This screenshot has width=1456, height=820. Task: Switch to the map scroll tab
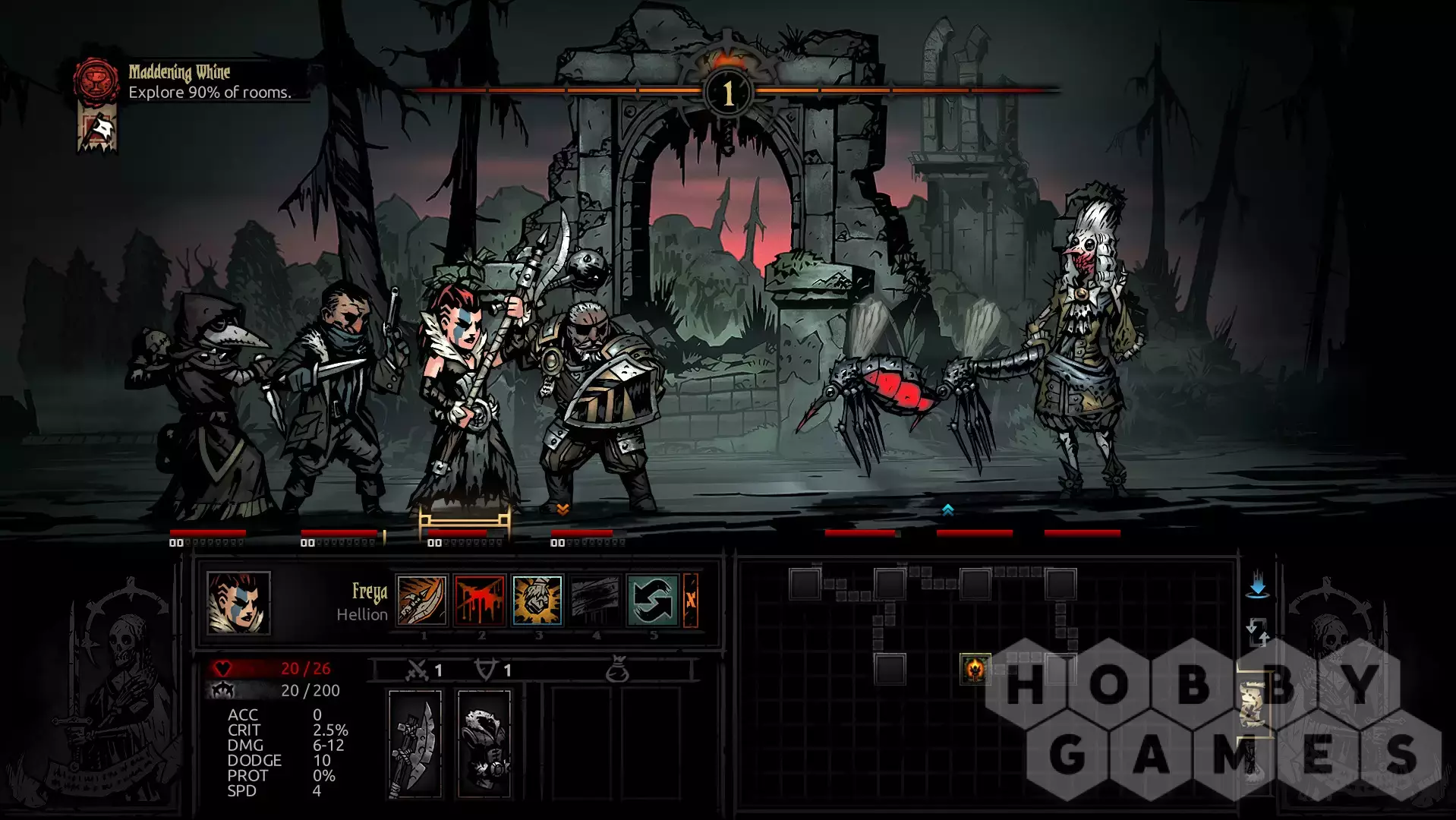coord(1253,704)
